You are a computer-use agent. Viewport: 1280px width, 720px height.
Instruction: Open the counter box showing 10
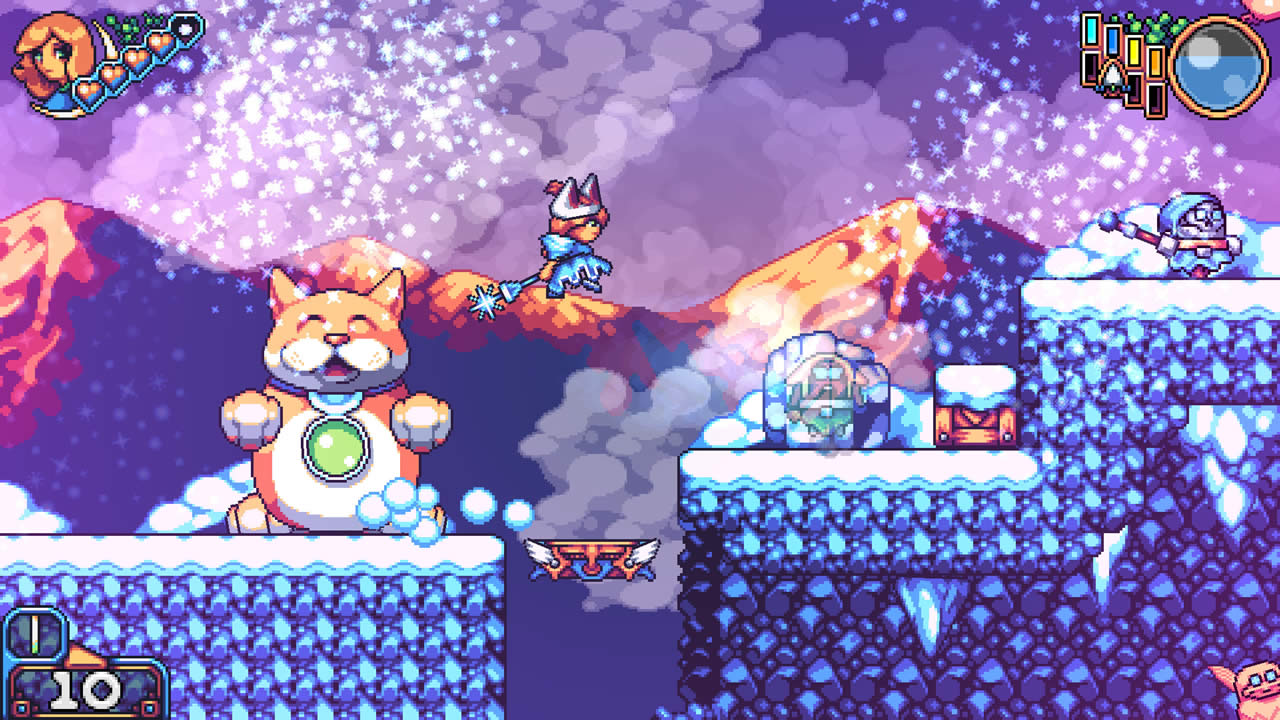83,692
